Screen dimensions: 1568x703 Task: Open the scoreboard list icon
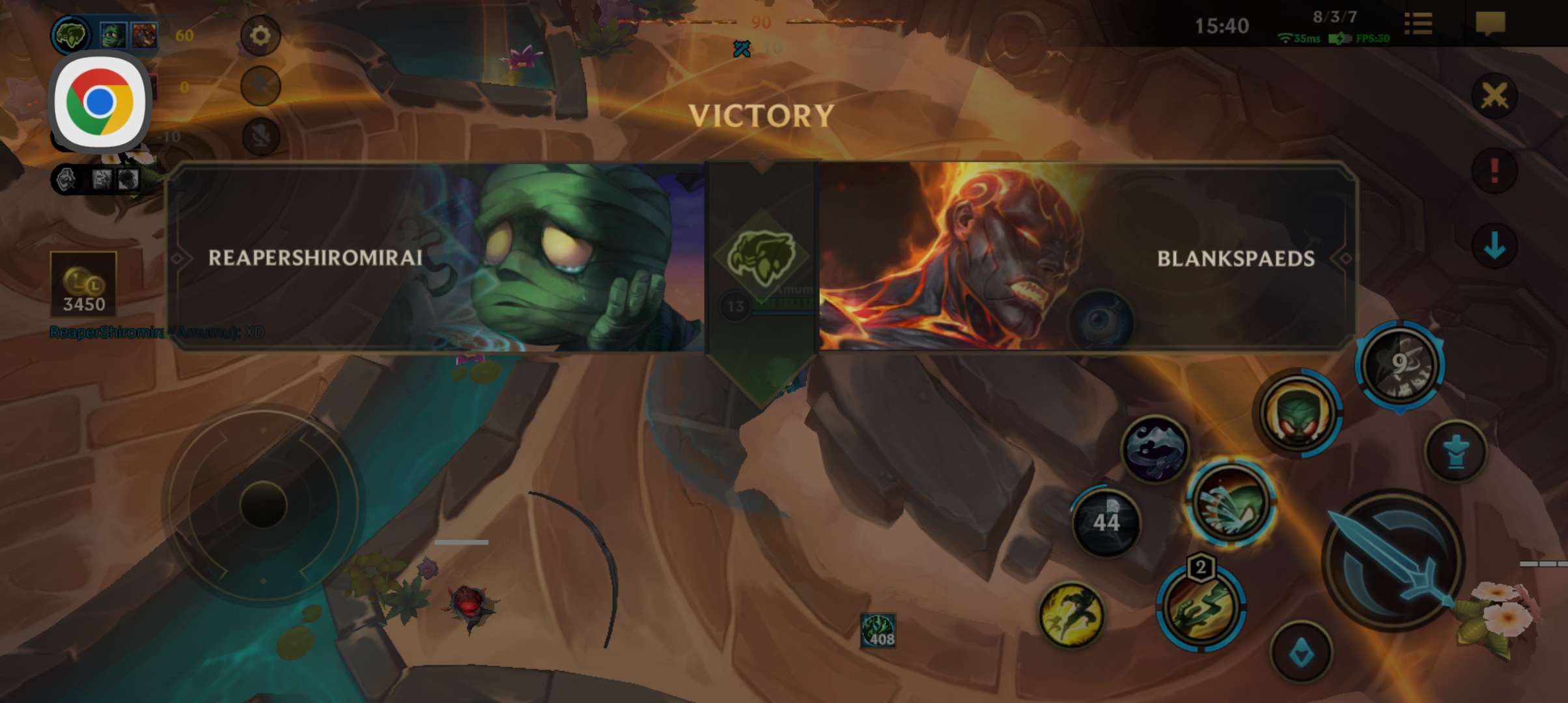pyautogui.click(x=1418, y=25)
